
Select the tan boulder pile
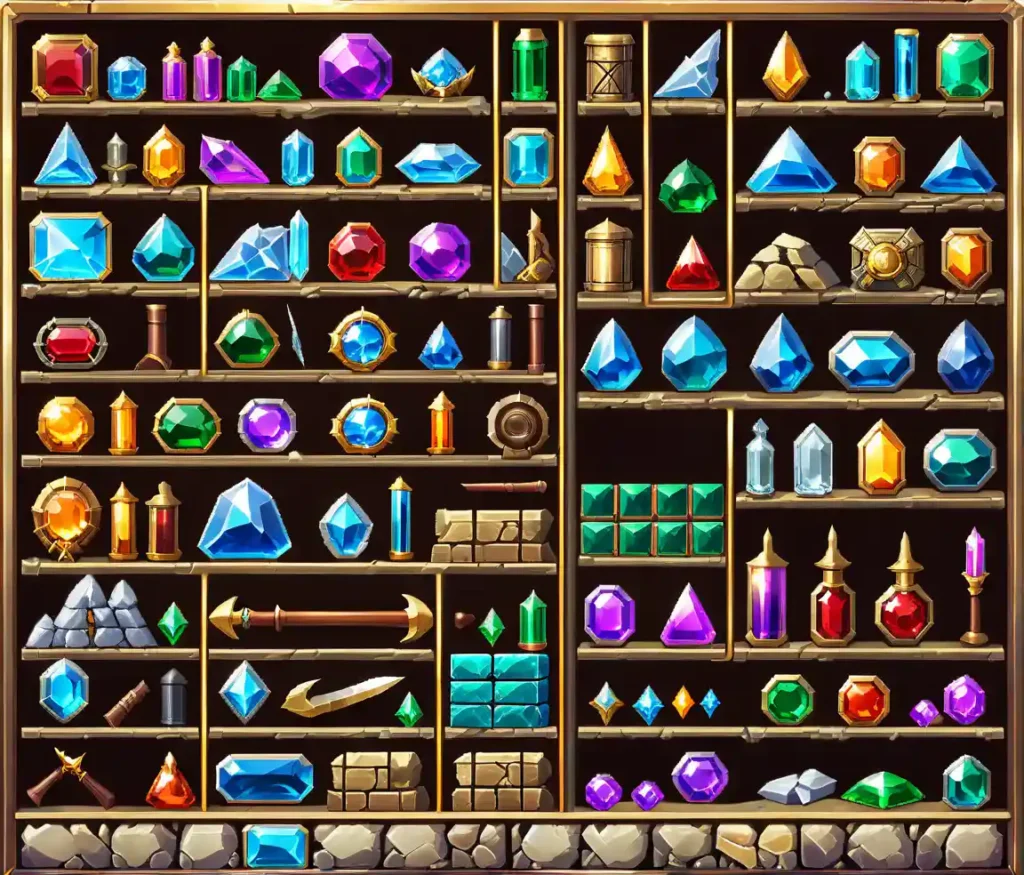(x=787, y=263)
